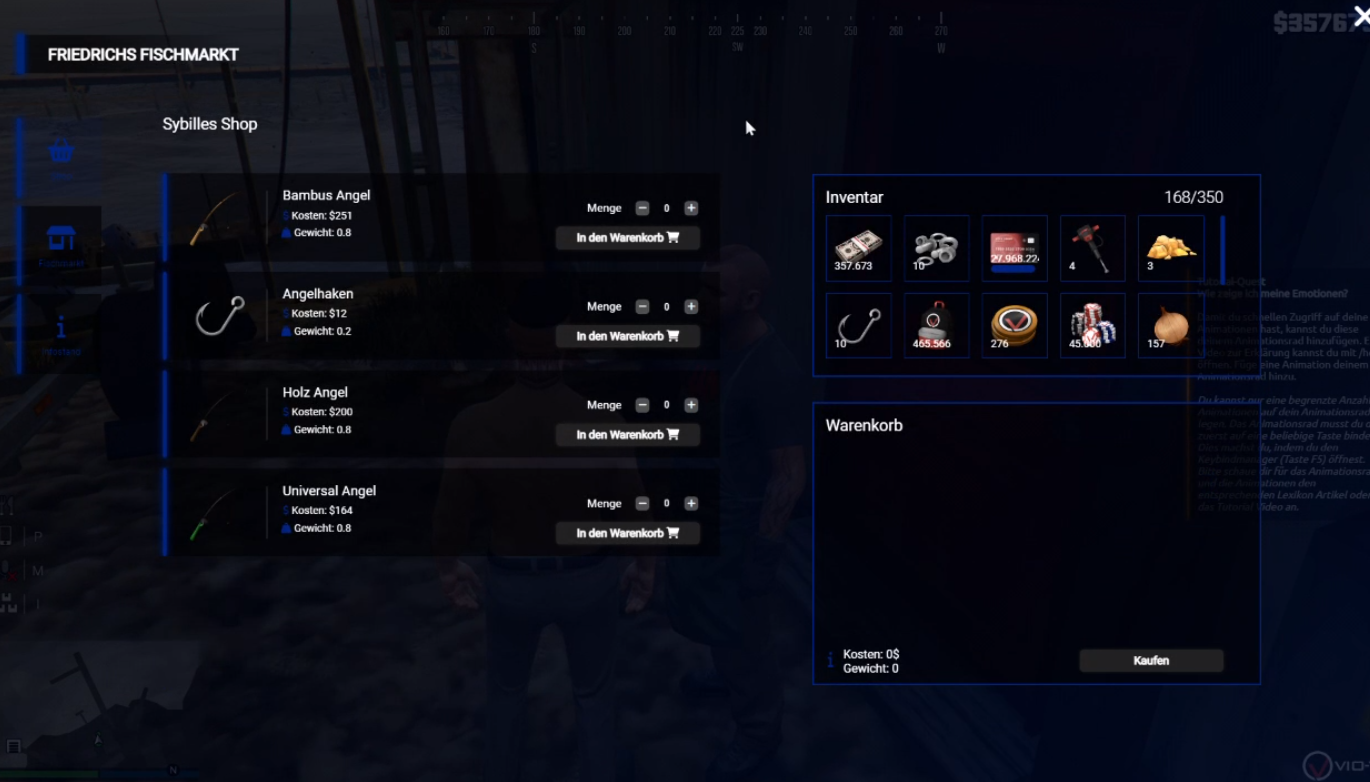Add Angelhaken to the cart
The image size is (1370, 782).
click(x=627, y=336)
